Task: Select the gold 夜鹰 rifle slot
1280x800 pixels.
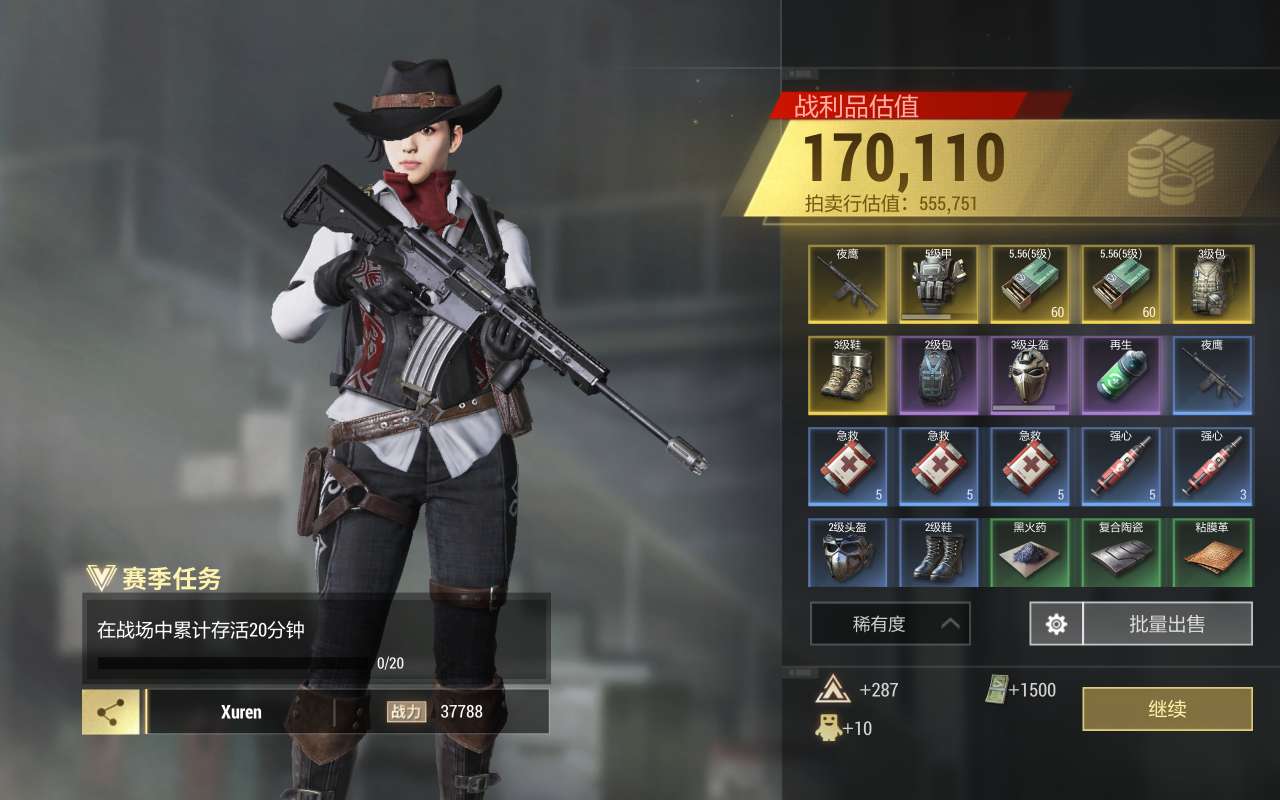Action: (848, 284)
